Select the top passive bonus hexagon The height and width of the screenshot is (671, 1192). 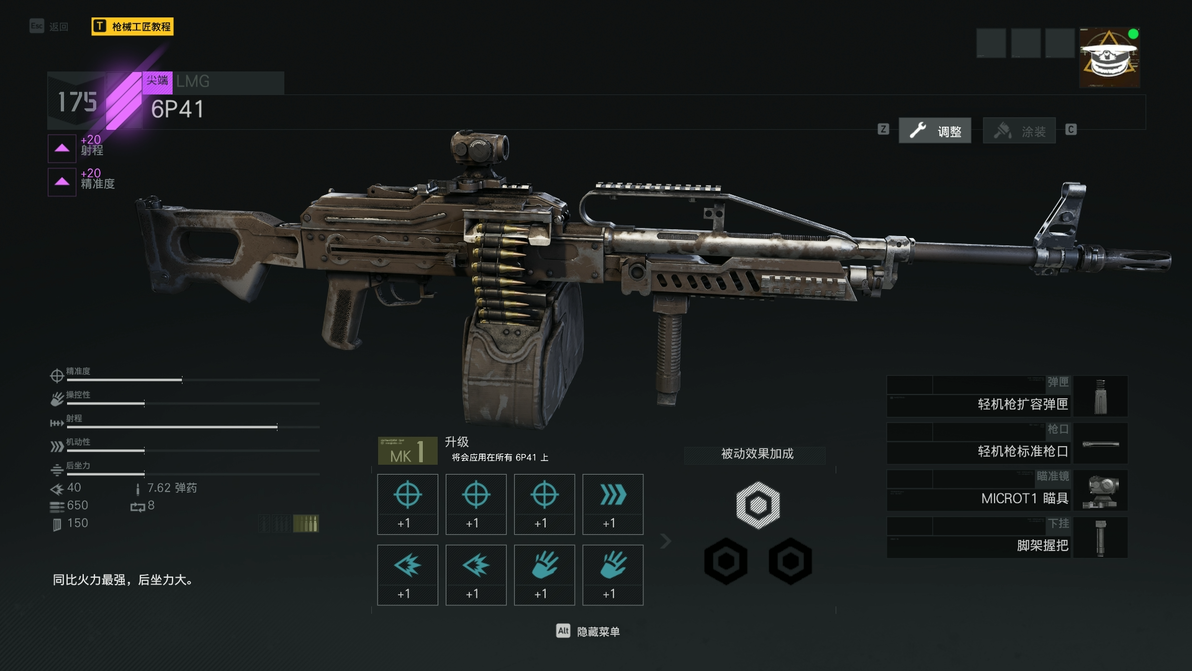[757, 505]
